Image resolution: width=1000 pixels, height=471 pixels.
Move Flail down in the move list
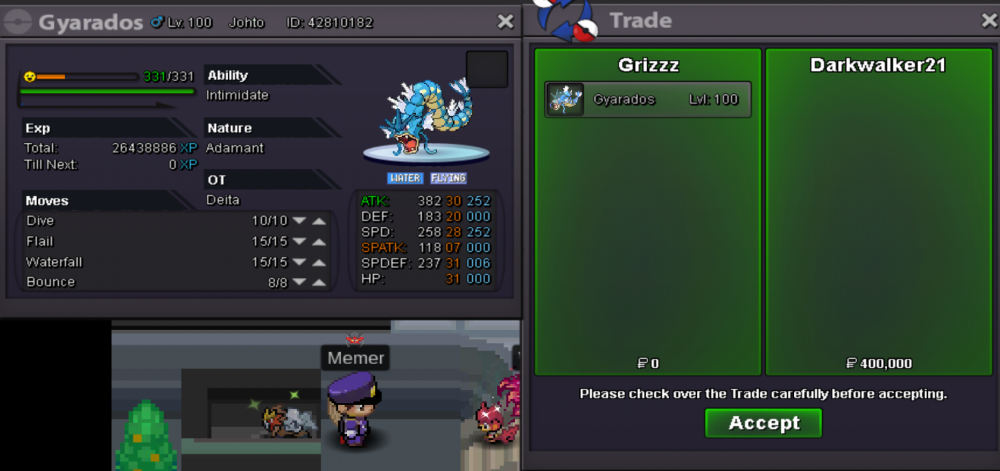click(x=300, y=242)
